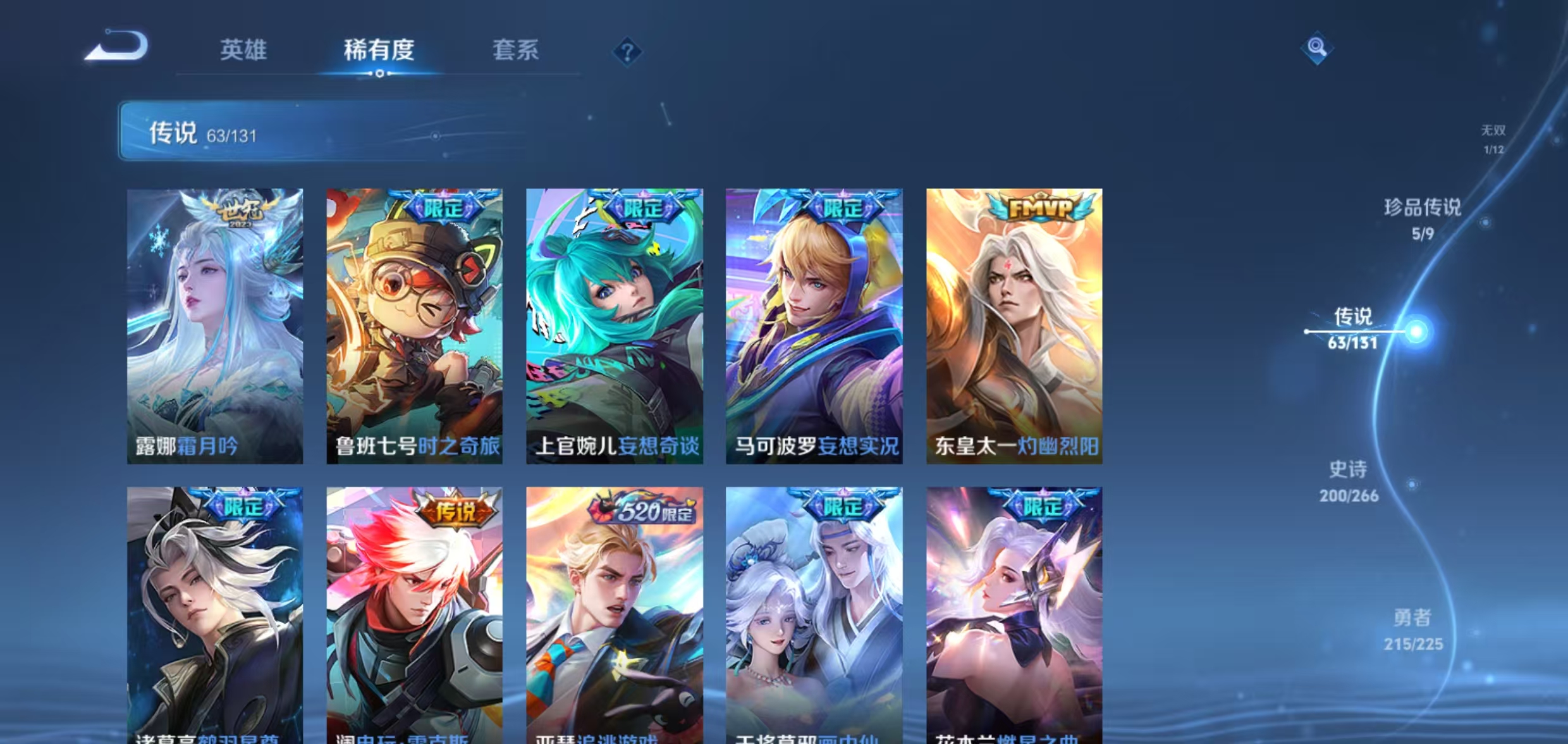
Task: Click marker dot next to 史诗 on timeline
Action: tap(1412, 484)
